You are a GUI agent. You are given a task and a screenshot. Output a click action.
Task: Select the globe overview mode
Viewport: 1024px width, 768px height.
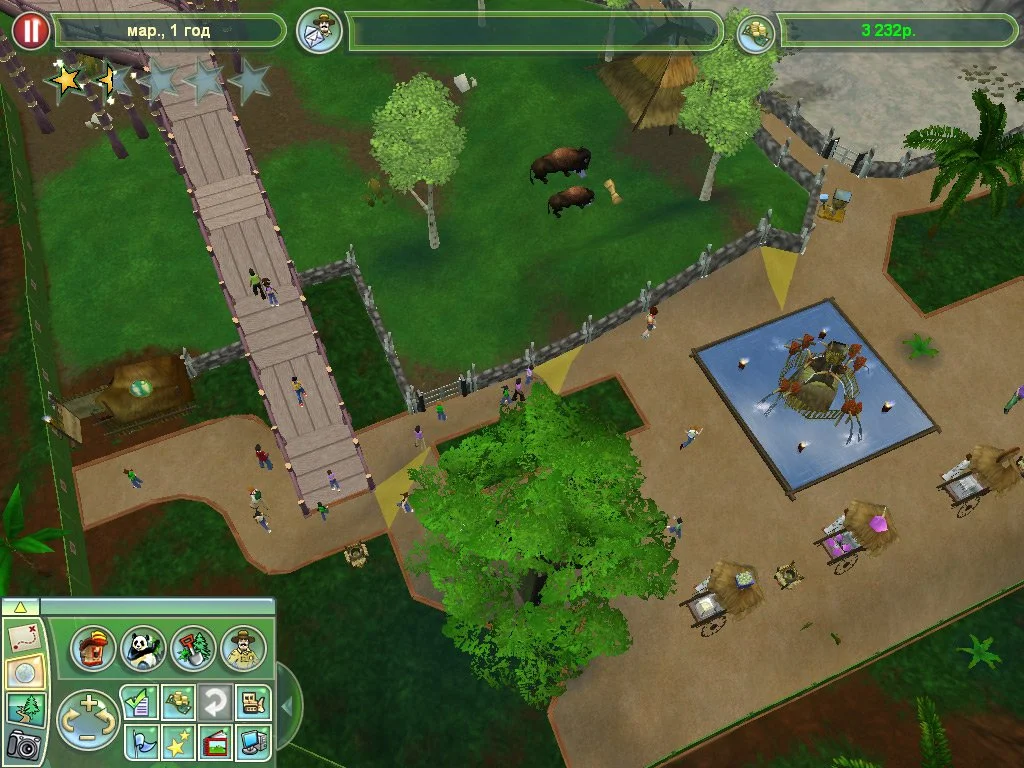(24, 672)
